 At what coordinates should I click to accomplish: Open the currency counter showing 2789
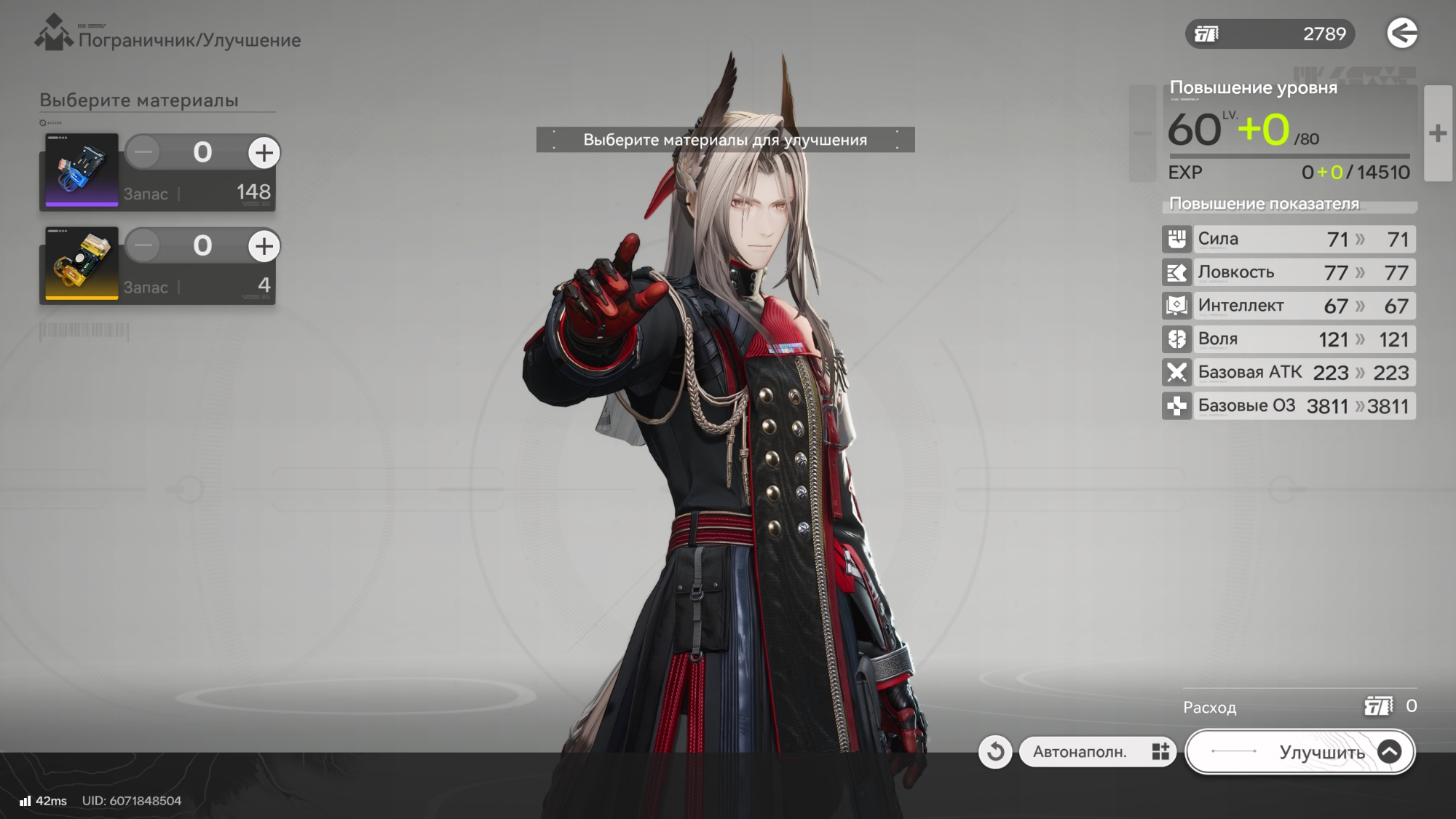tap(1270, 34)
